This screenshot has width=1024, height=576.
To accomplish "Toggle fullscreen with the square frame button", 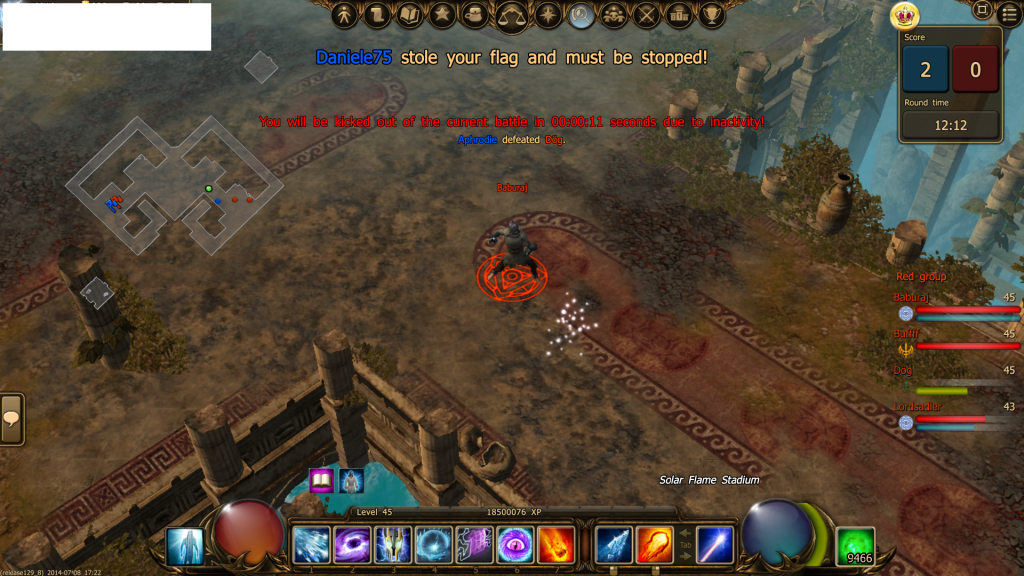I will [x=982, y=11].
